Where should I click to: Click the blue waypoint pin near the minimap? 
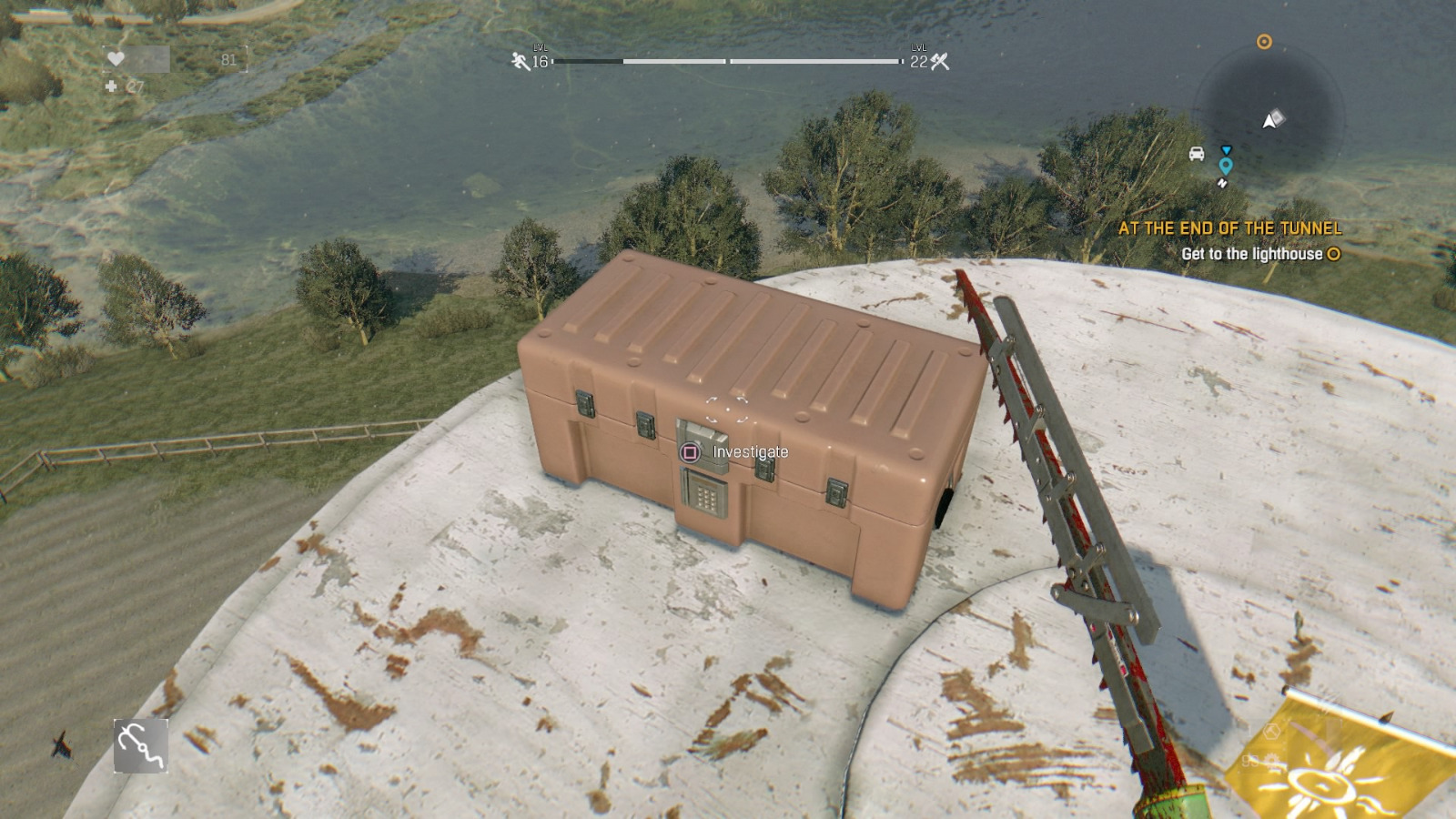[1224, 167]
